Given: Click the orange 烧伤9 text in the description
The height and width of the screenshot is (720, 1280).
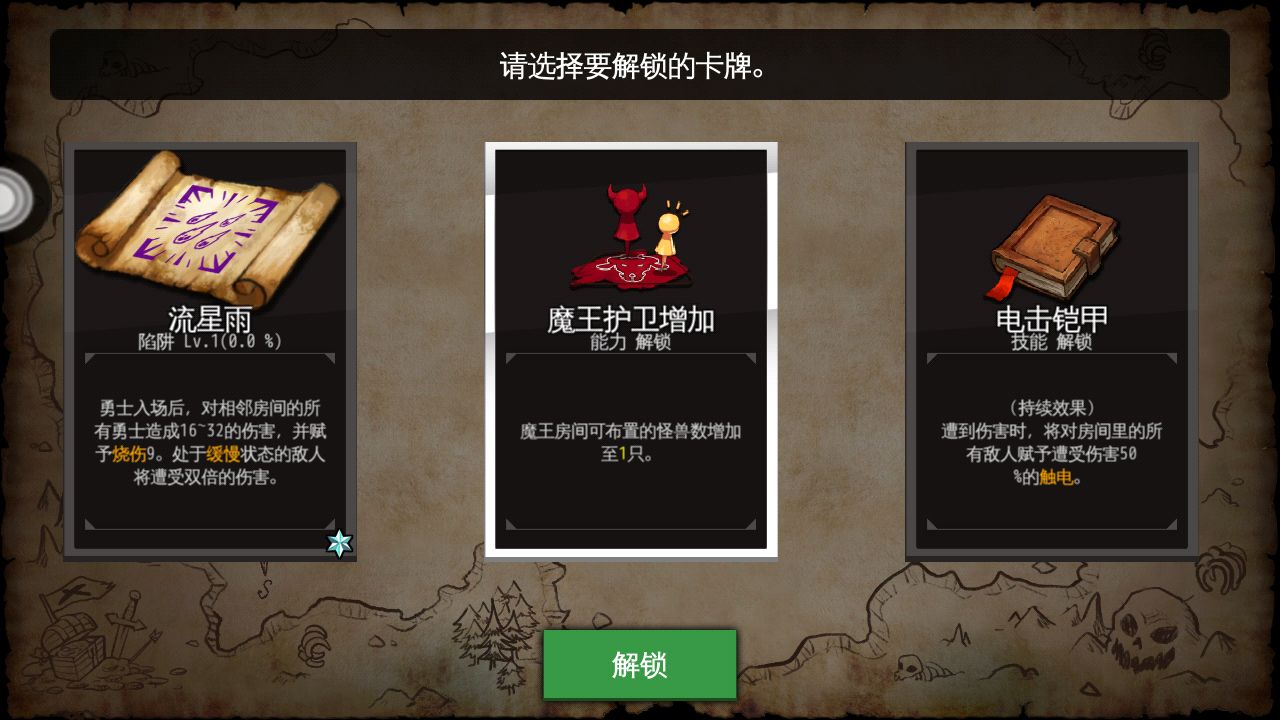Looking at the screenshot, I should coord(130,454).
